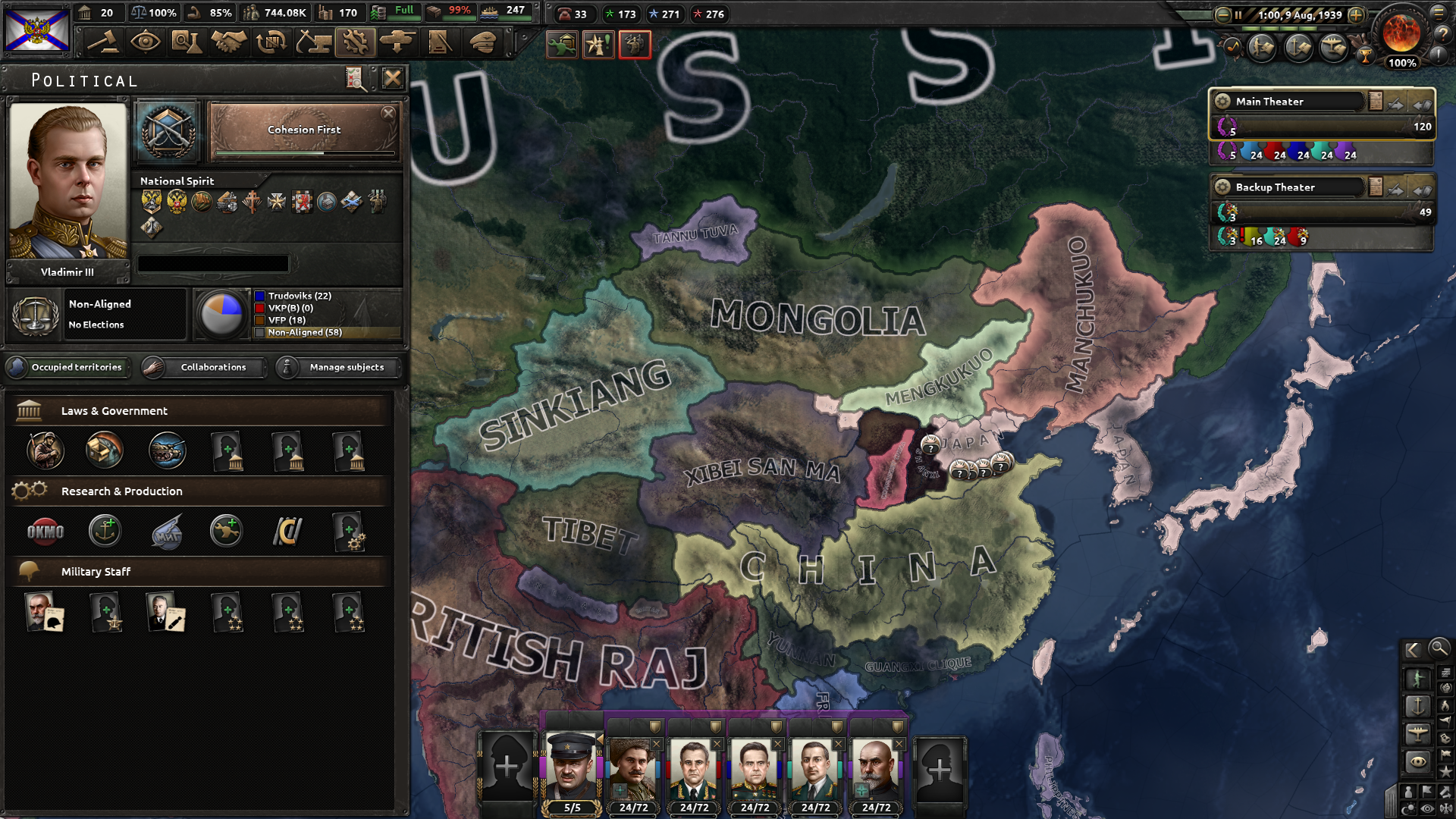Collapse the map mode sidebar
Viewport: 1456px width, 819px height.
[x=1414, y=649]
